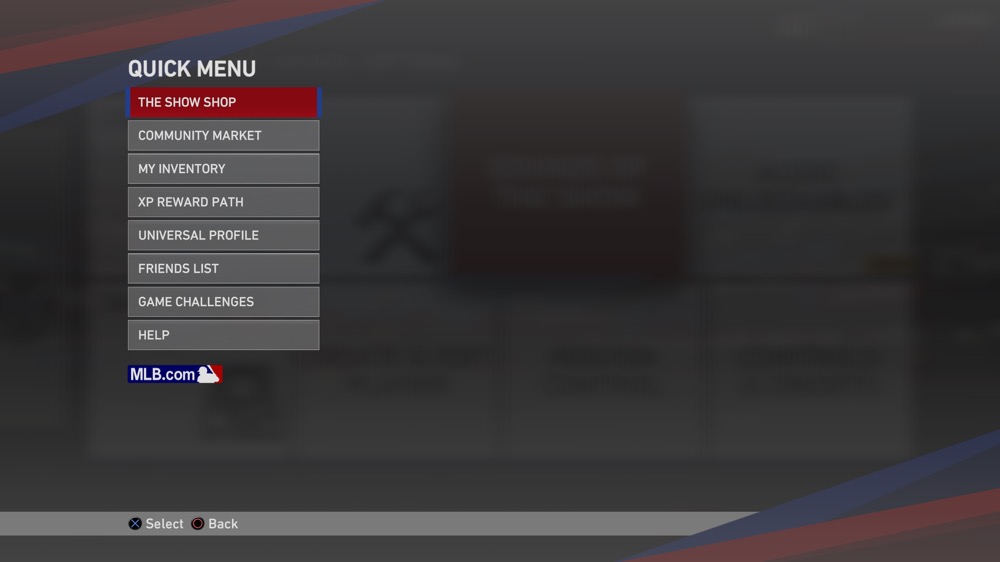The height and width of the screenshot is (562, 1000).
Task: Open the Help menu entry
Action: tap(223, 335)
